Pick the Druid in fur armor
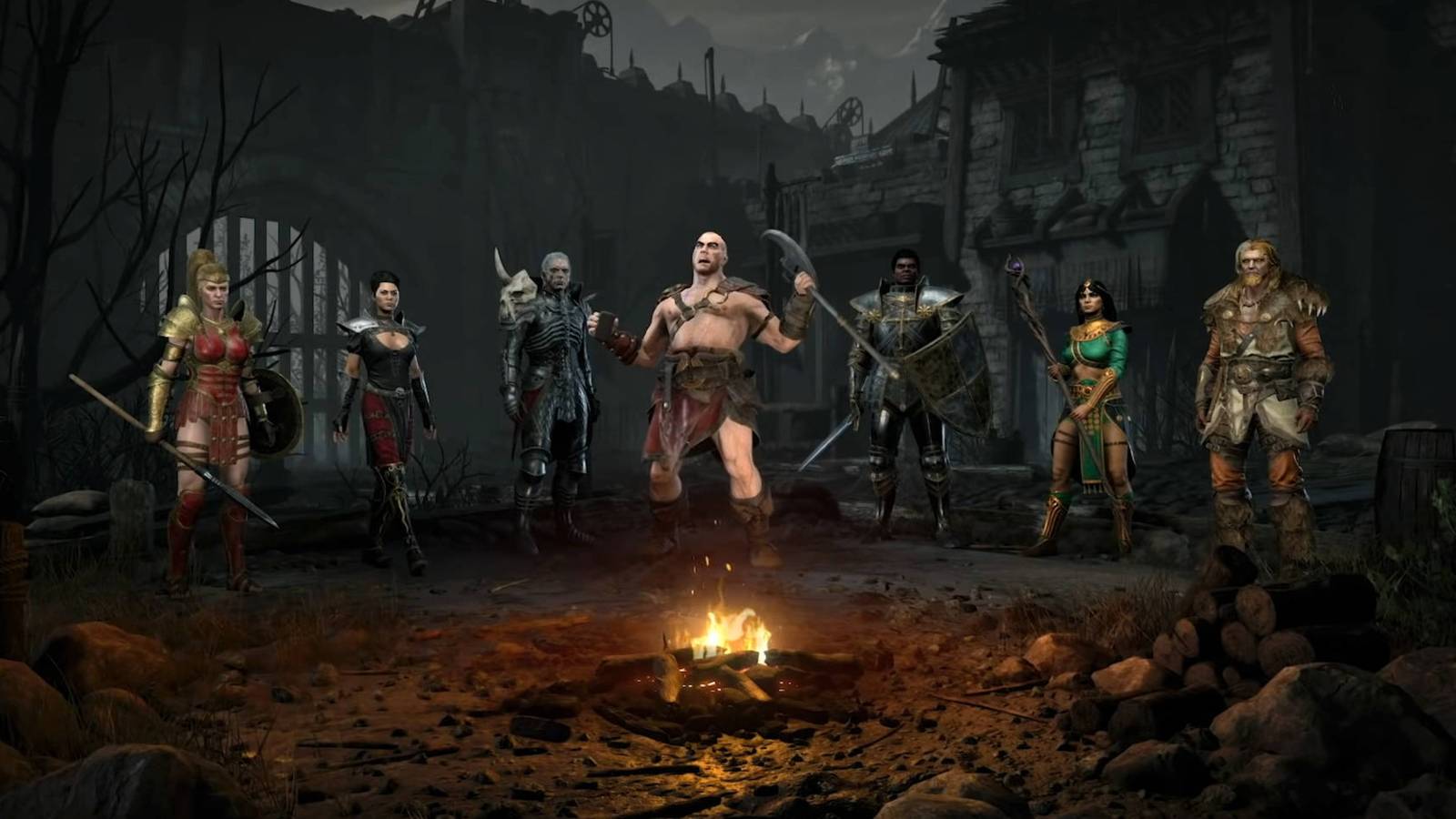1456x819 pixels. (x=1260, y=391)
